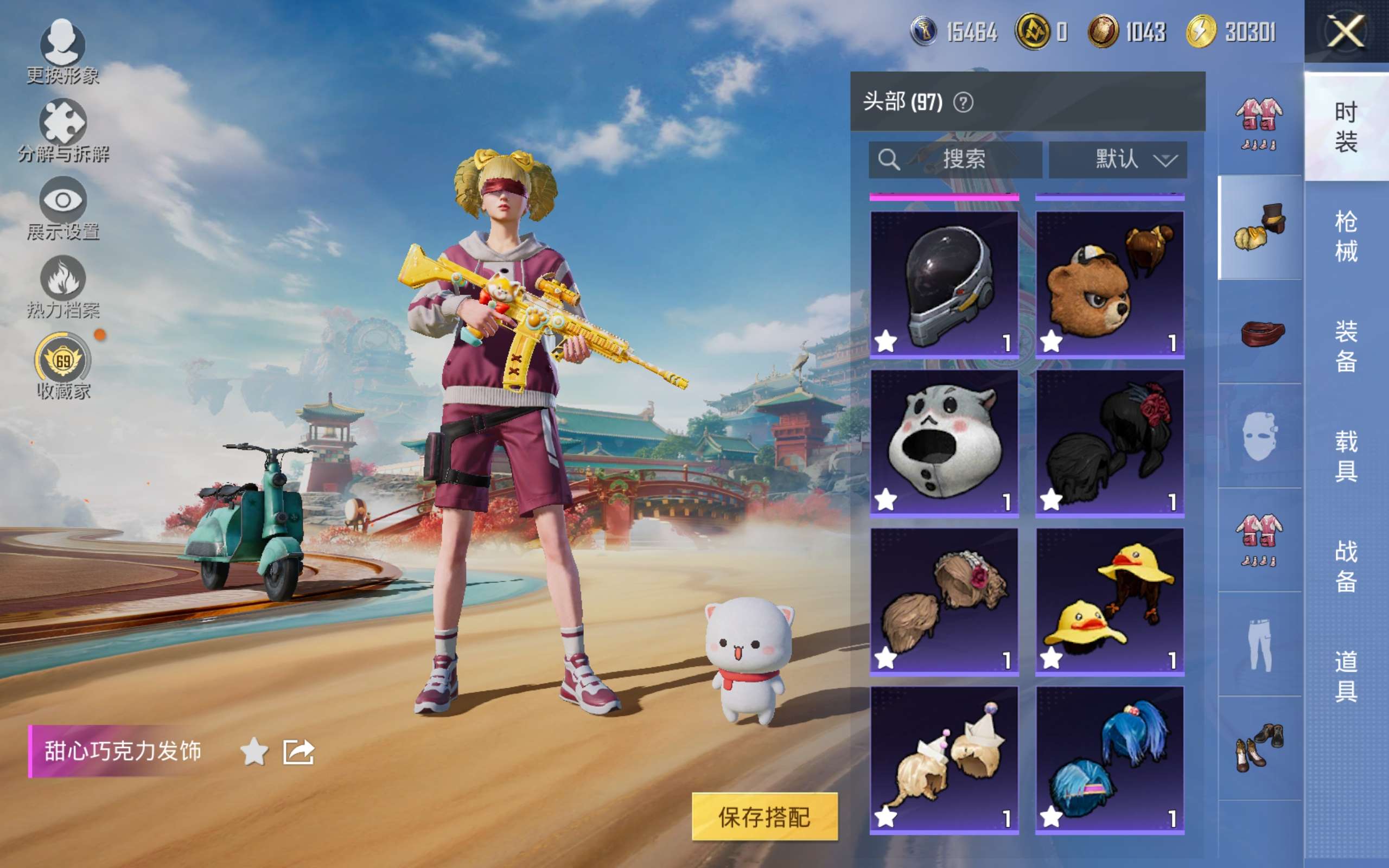Switch to the 枪械 firearms tab

pyautogui.click(x=1346, y=236)
